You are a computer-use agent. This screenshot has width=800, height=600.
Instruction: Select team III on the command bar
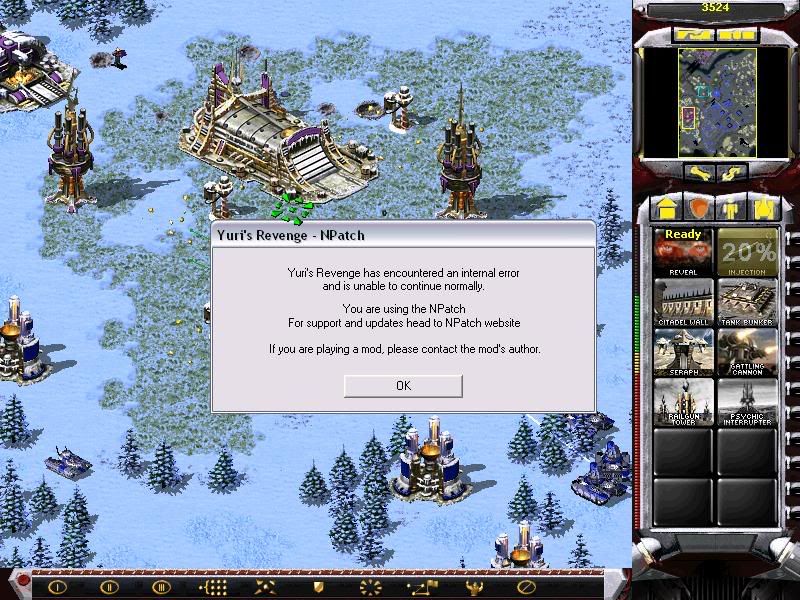click(160, 586)
